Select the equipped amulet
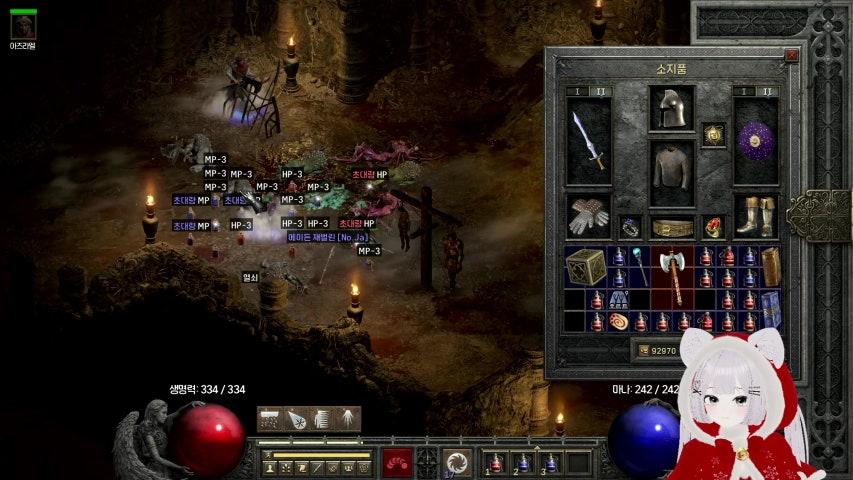This screenshot has width=853, height=480. [x=713, y=134]
